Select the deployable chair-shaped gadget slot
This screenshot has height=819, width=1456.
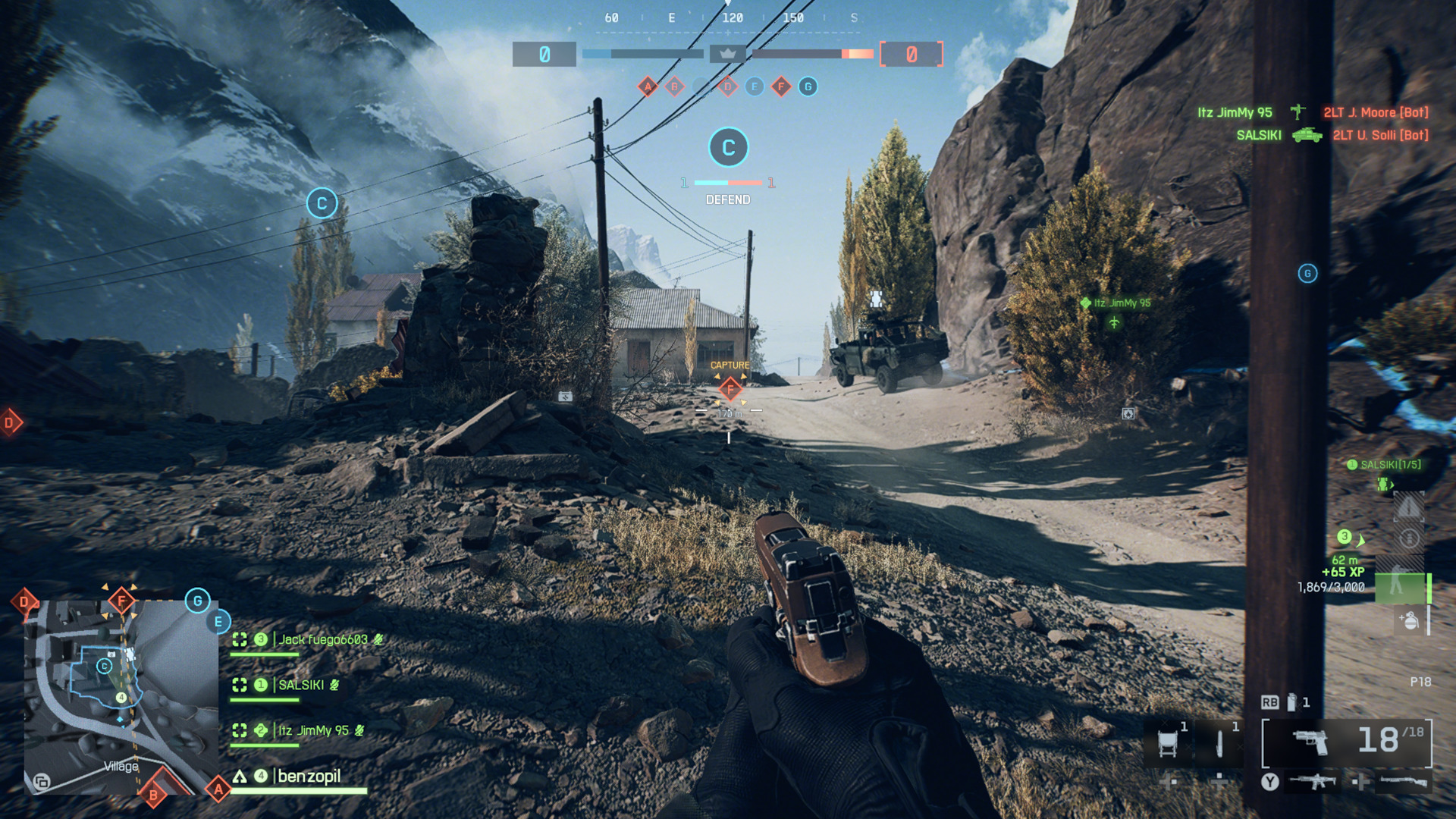1168,743
